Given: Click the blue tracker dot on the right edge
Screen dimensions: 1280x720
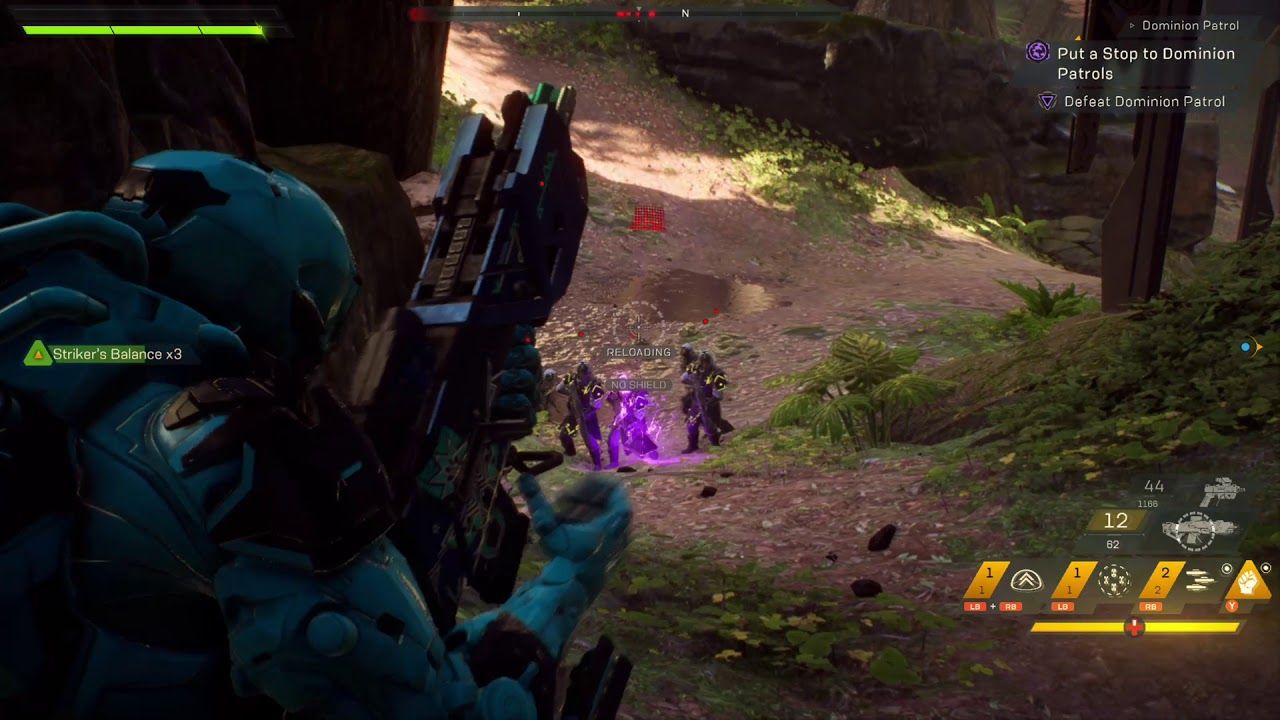Looking at the screenshot, I should coord(1245,347).
